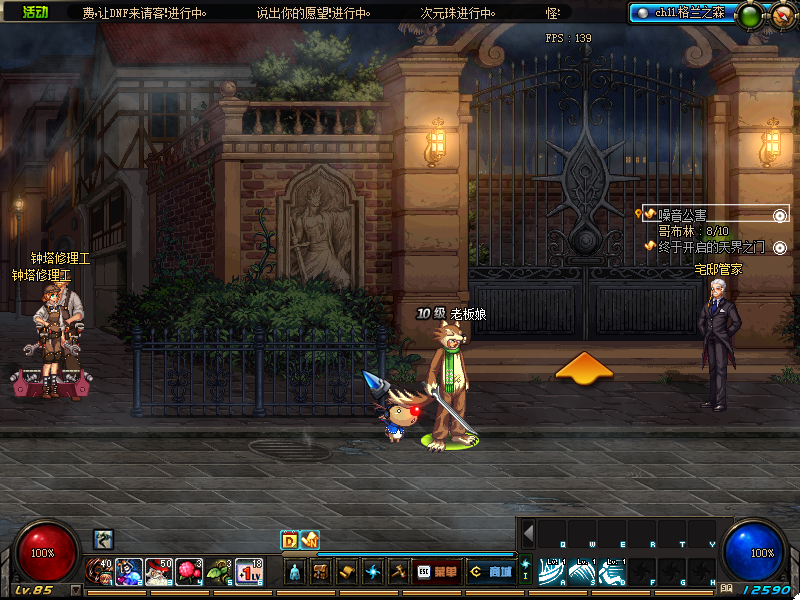Click the blue star icon in the menu bar
Image resolution: width=800 pixels, height=600 pixels.
click(372, 572)
